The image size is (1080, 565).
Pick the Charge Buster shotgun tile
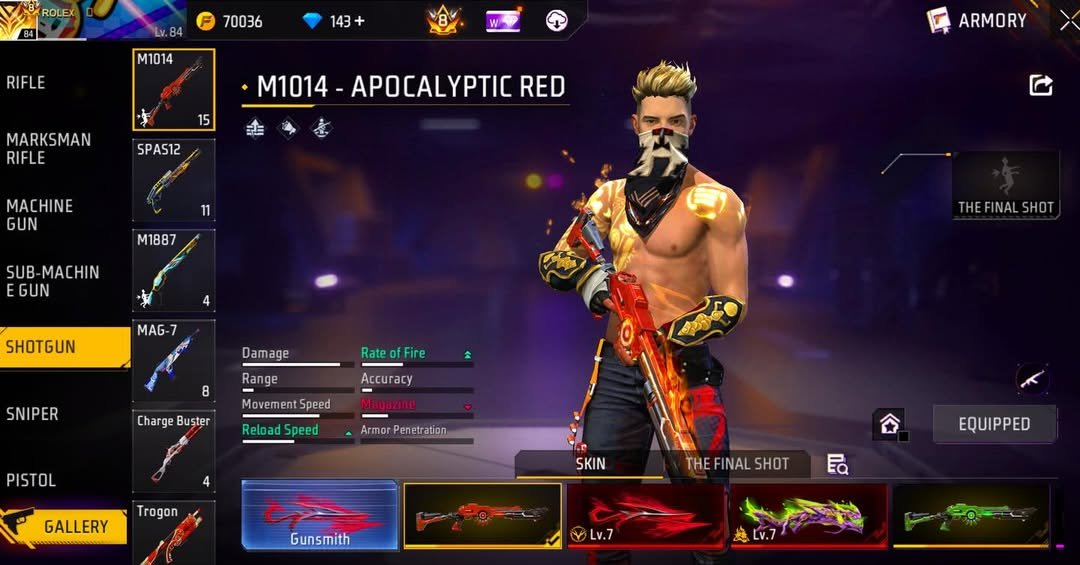173,451
